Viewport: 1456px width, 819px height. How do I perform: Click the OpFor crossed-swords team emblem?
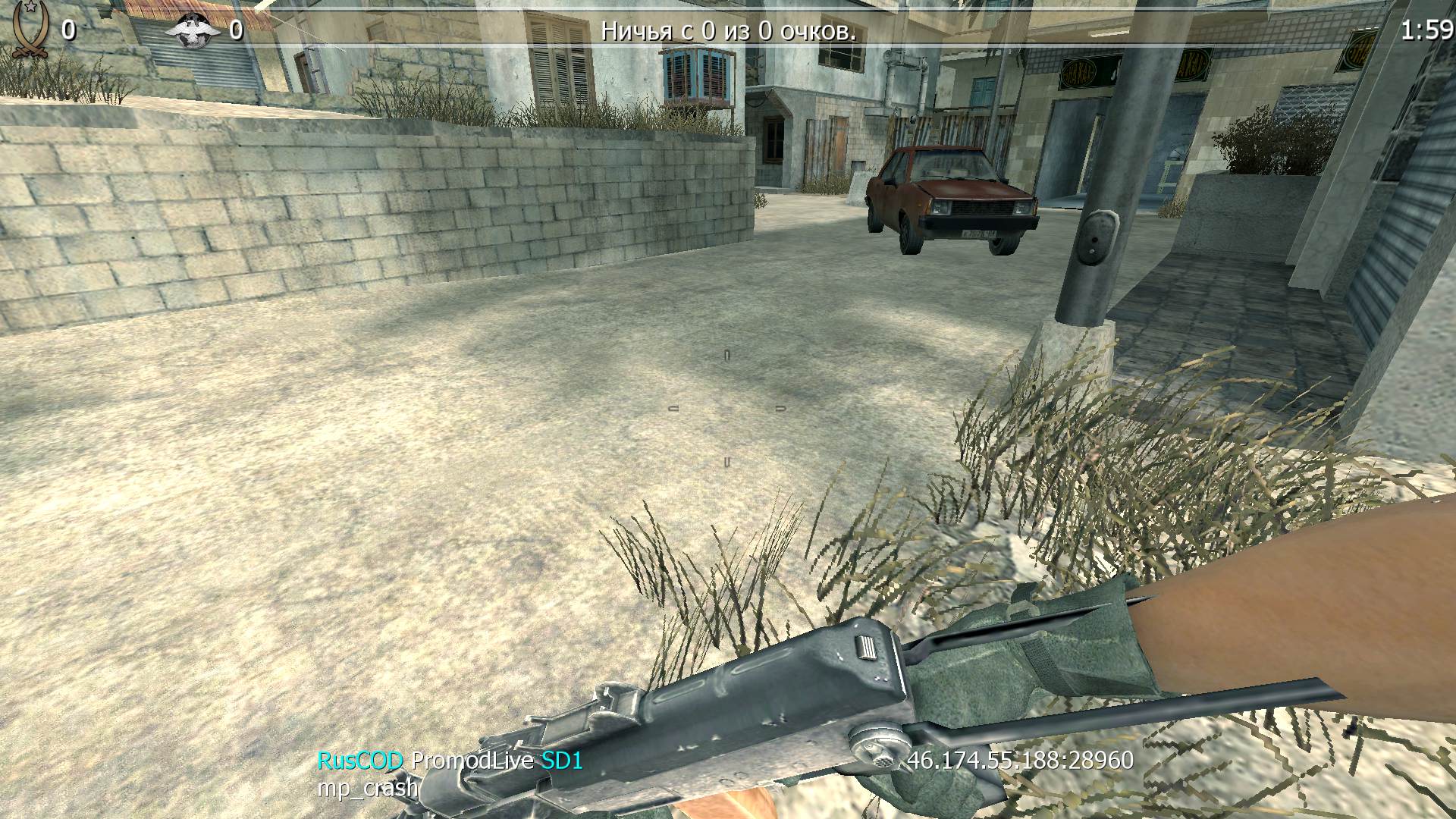click(x=29, y=30)
